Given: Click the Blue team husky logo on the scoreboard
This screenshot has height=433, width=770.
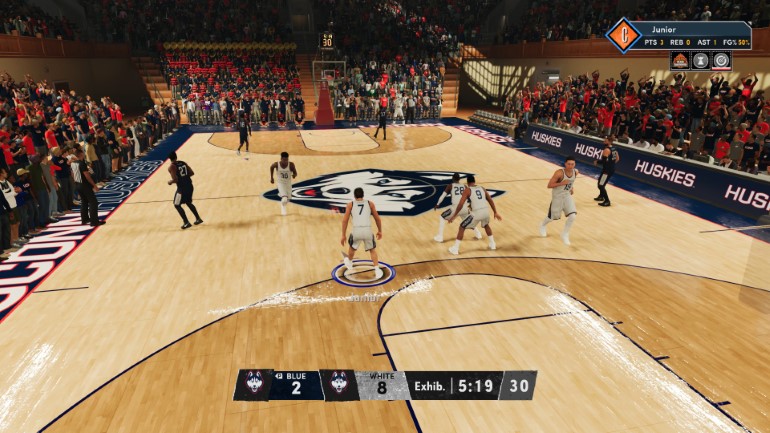Looking at the screenshot, I should pyautogui.click(x=254, y=385).
